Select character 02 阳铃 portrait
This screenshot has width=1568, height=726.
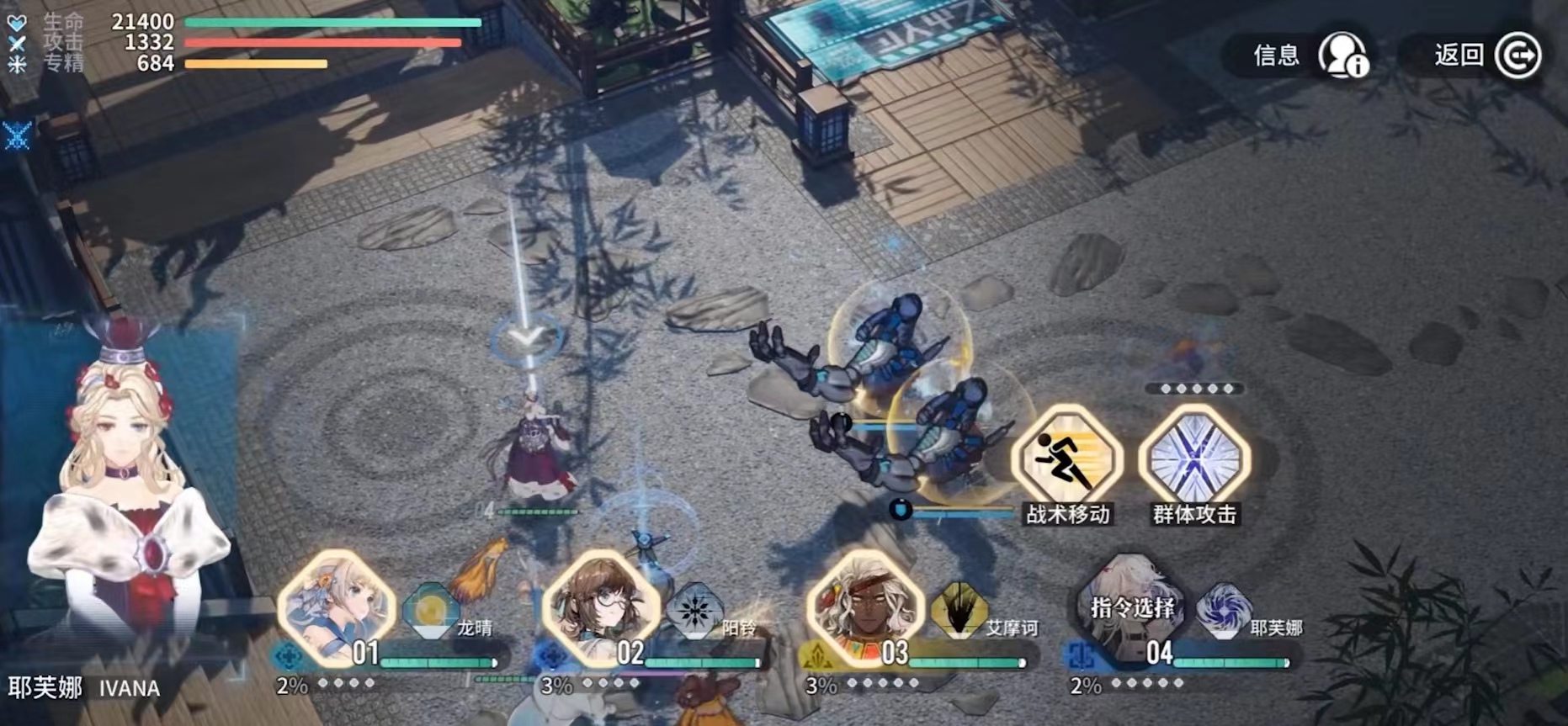[600, 607]
